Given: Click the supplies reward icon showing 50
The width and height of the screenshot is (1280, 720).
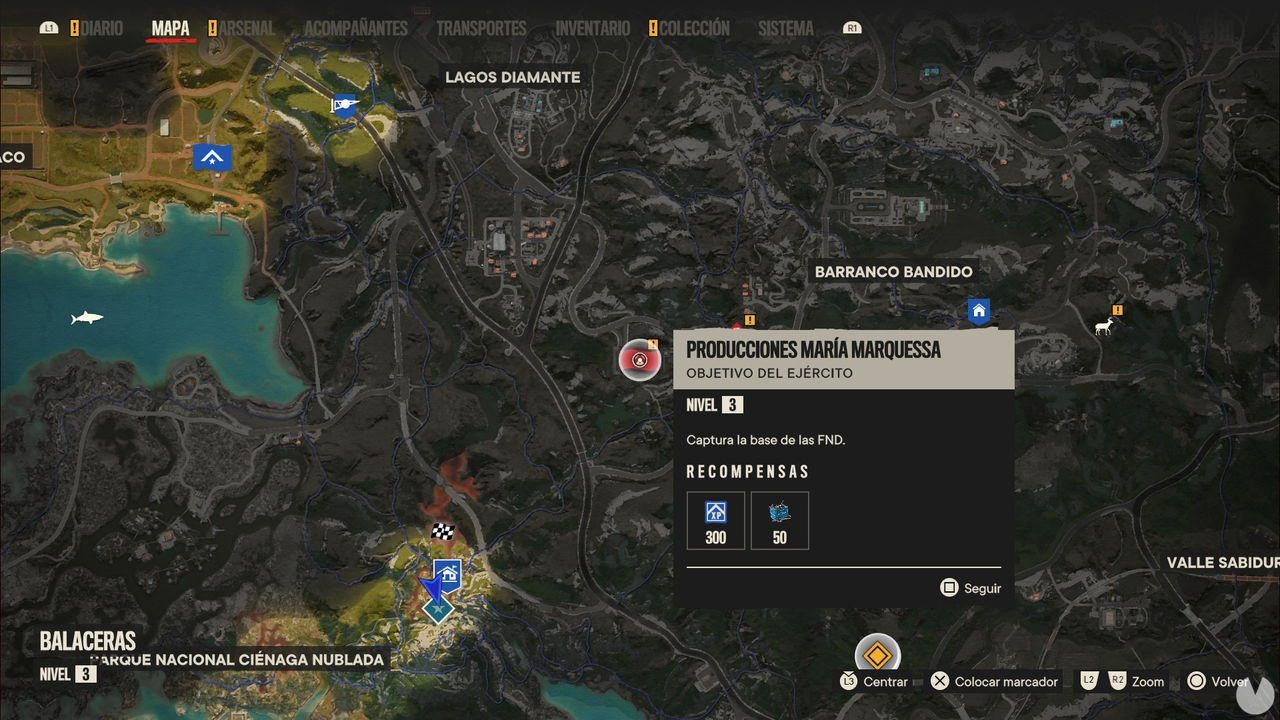Looking at the screenshot, I should pyautogui.click(x=779, y=520).
